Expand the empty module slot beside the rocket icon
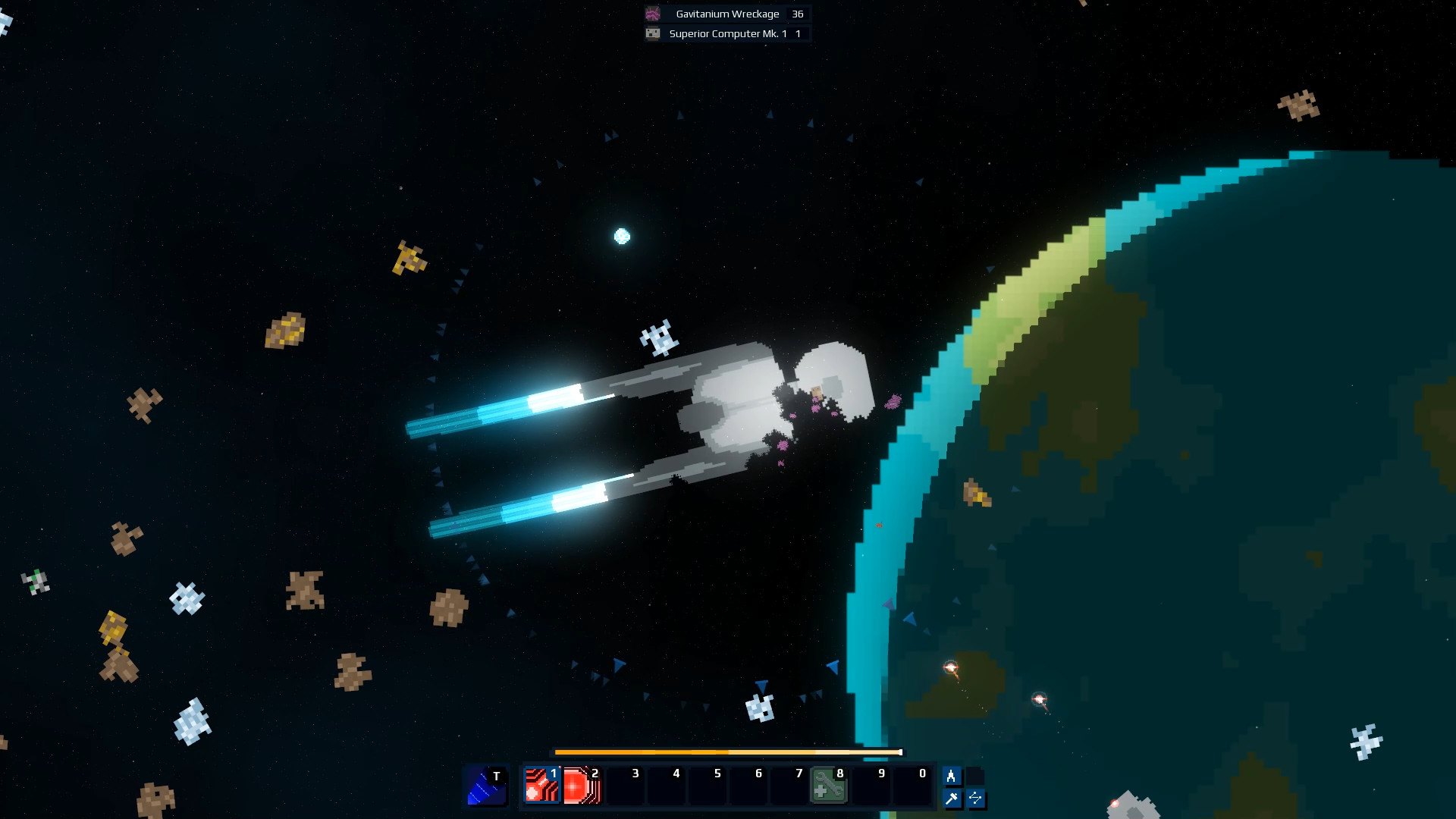The height and width of the screenshot is (819, 1456). (x=974, y=775)
